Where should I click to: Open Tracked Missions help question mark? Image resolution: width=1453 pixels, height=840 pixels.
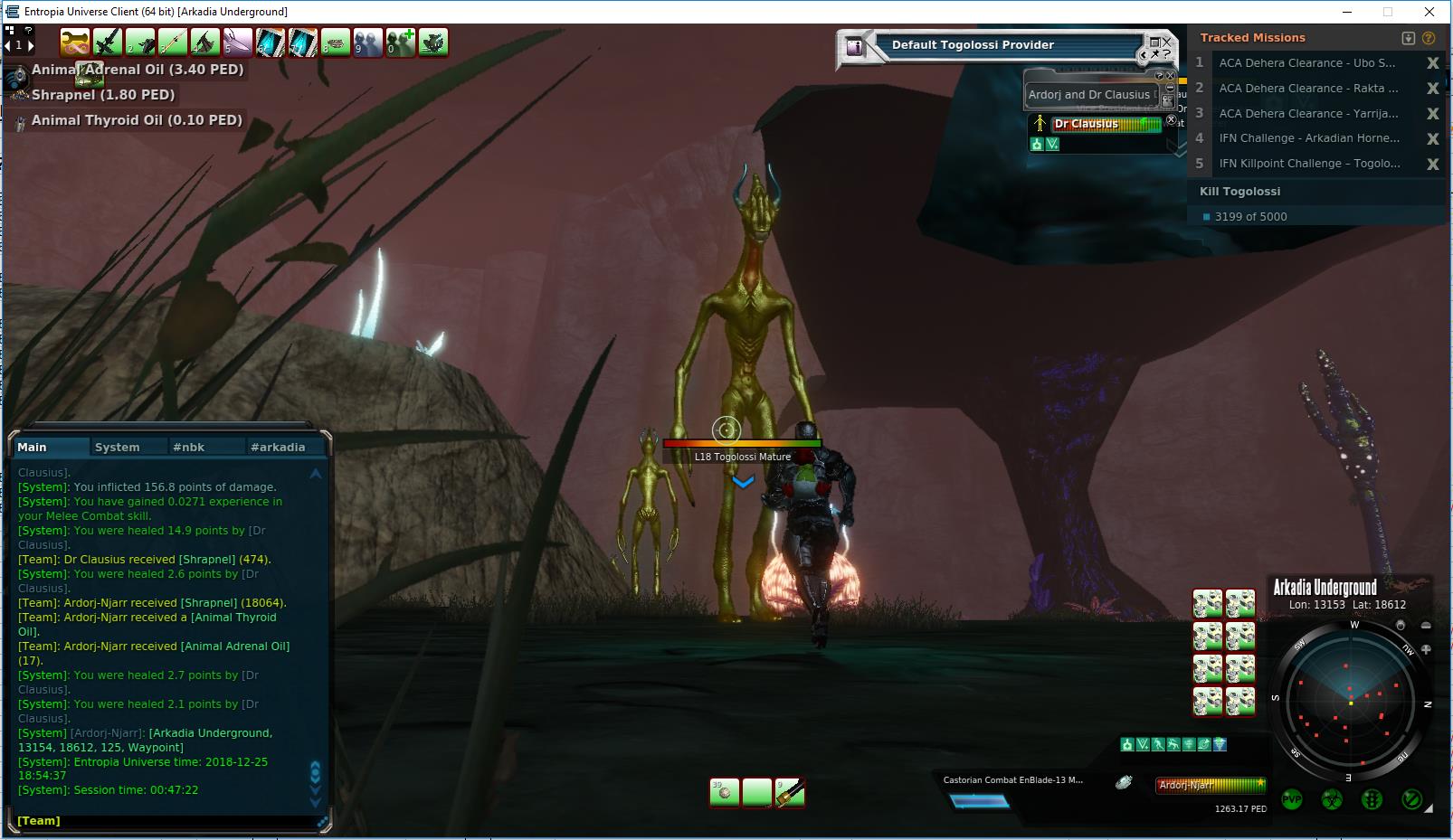pyautogui.click(x=1429, y=38)
